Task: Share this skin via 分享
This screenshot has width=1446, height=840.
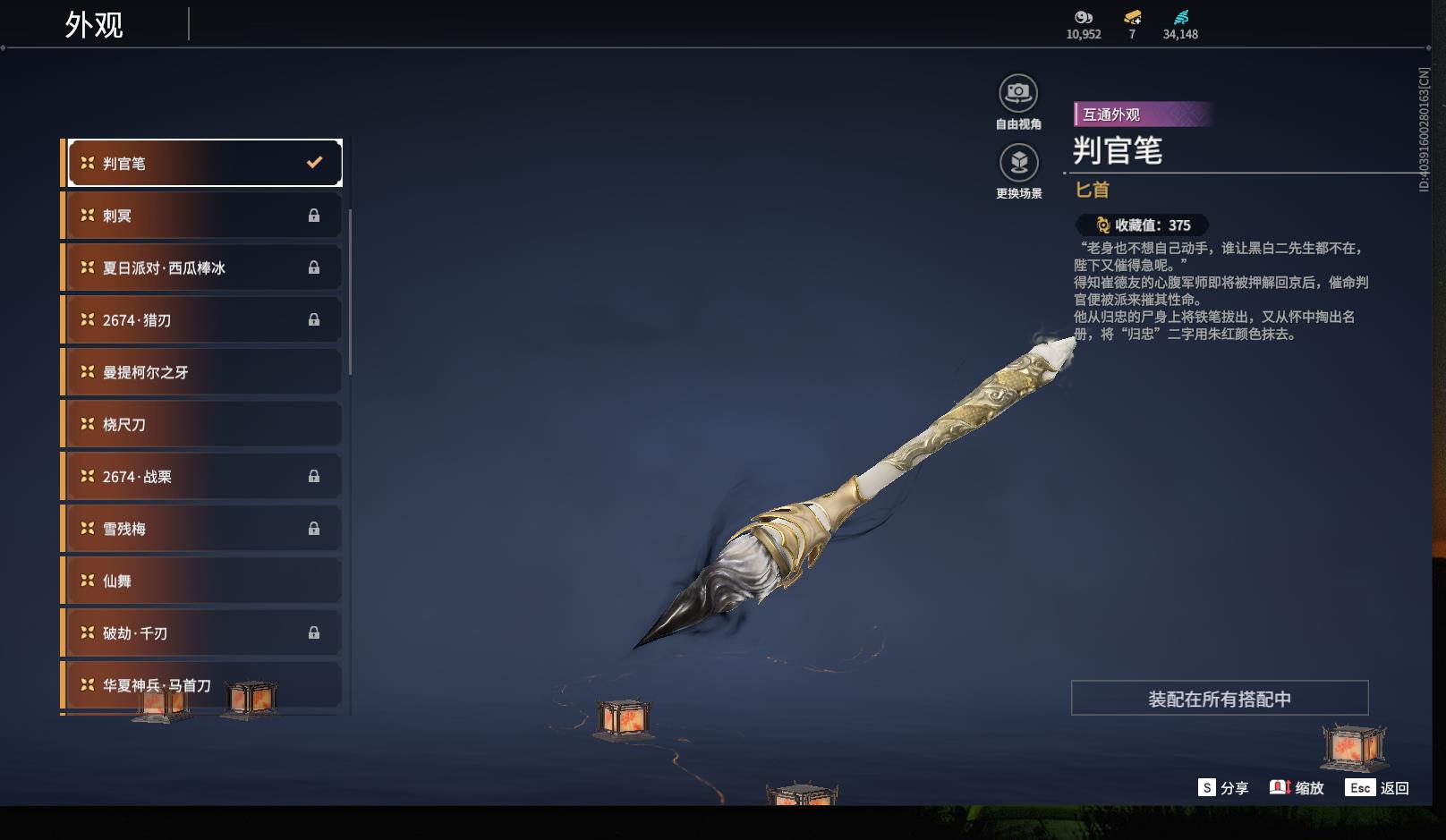Action: coord(1223,788)
